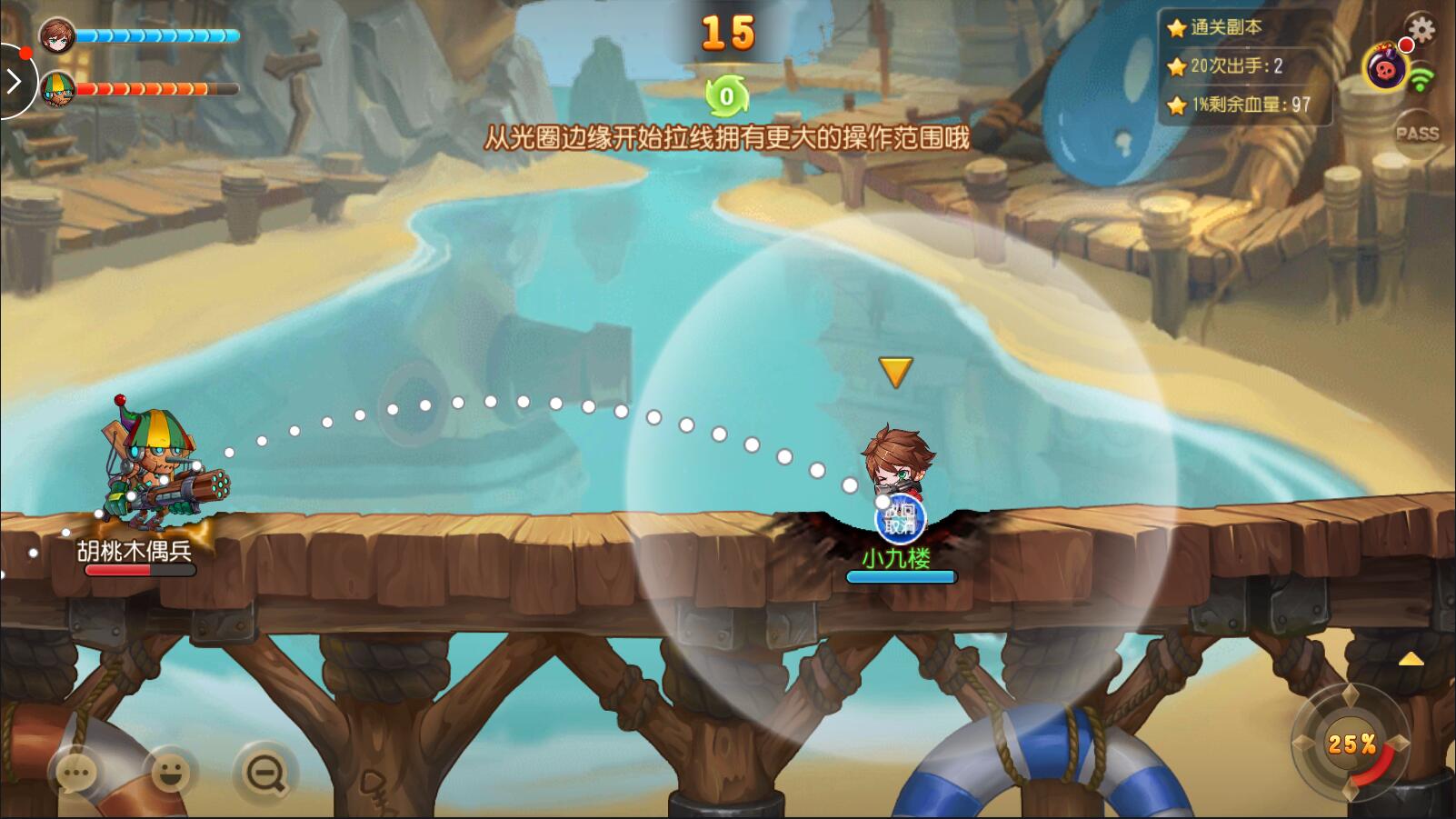Image resolution: width=1456 pixels, height=819 pixels.
Task: Activate the 25% power dial
Action: click(x=1350, y=744)
